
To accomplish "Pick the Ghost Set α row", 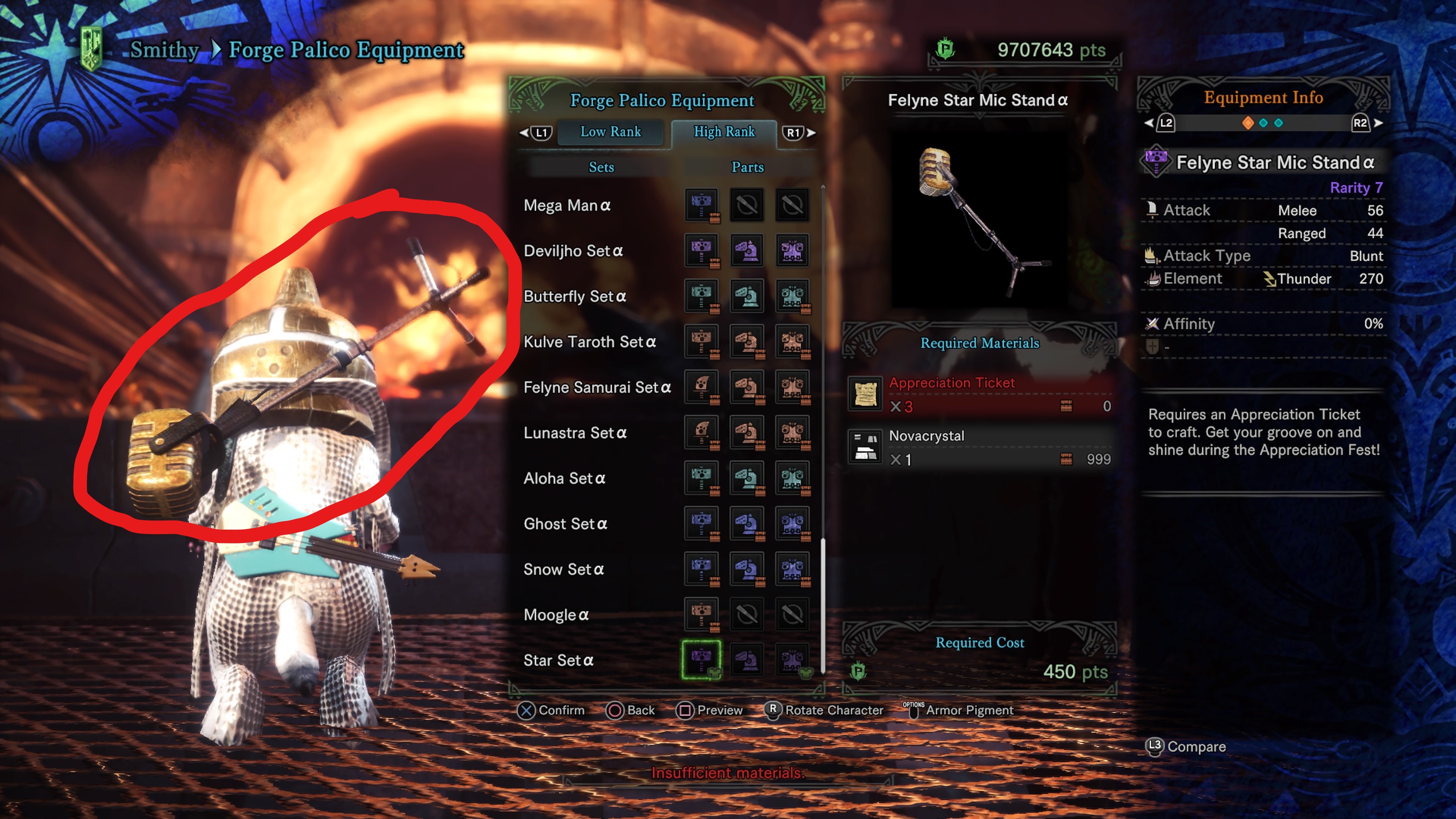I will pyautogui.click(x=565, y=524).
